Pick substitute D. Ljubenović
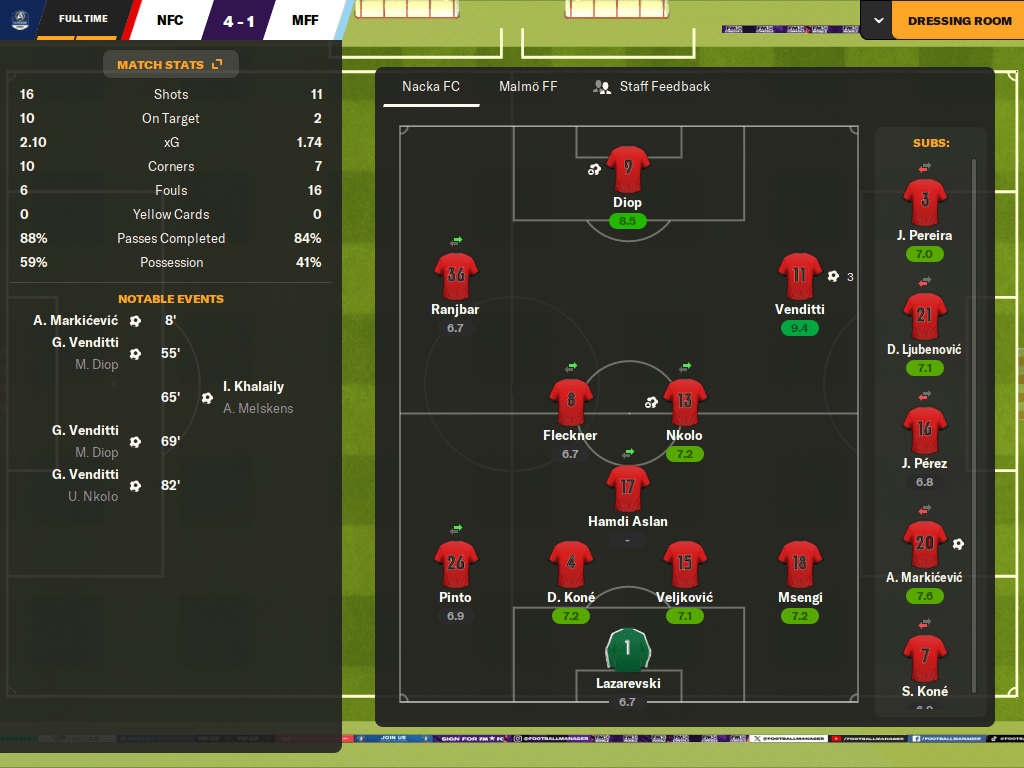This screenshot has width=1024, height=768. 924,316
